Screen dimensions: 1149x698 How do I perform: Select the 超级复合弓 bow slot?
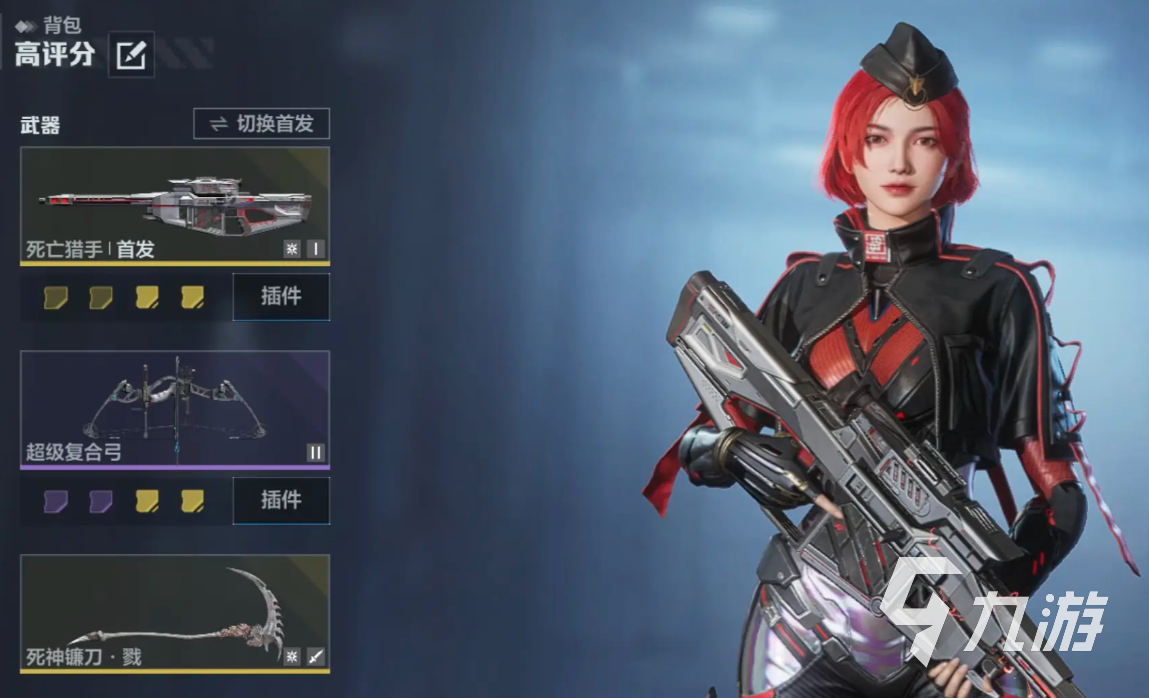[x=175, y=408]
